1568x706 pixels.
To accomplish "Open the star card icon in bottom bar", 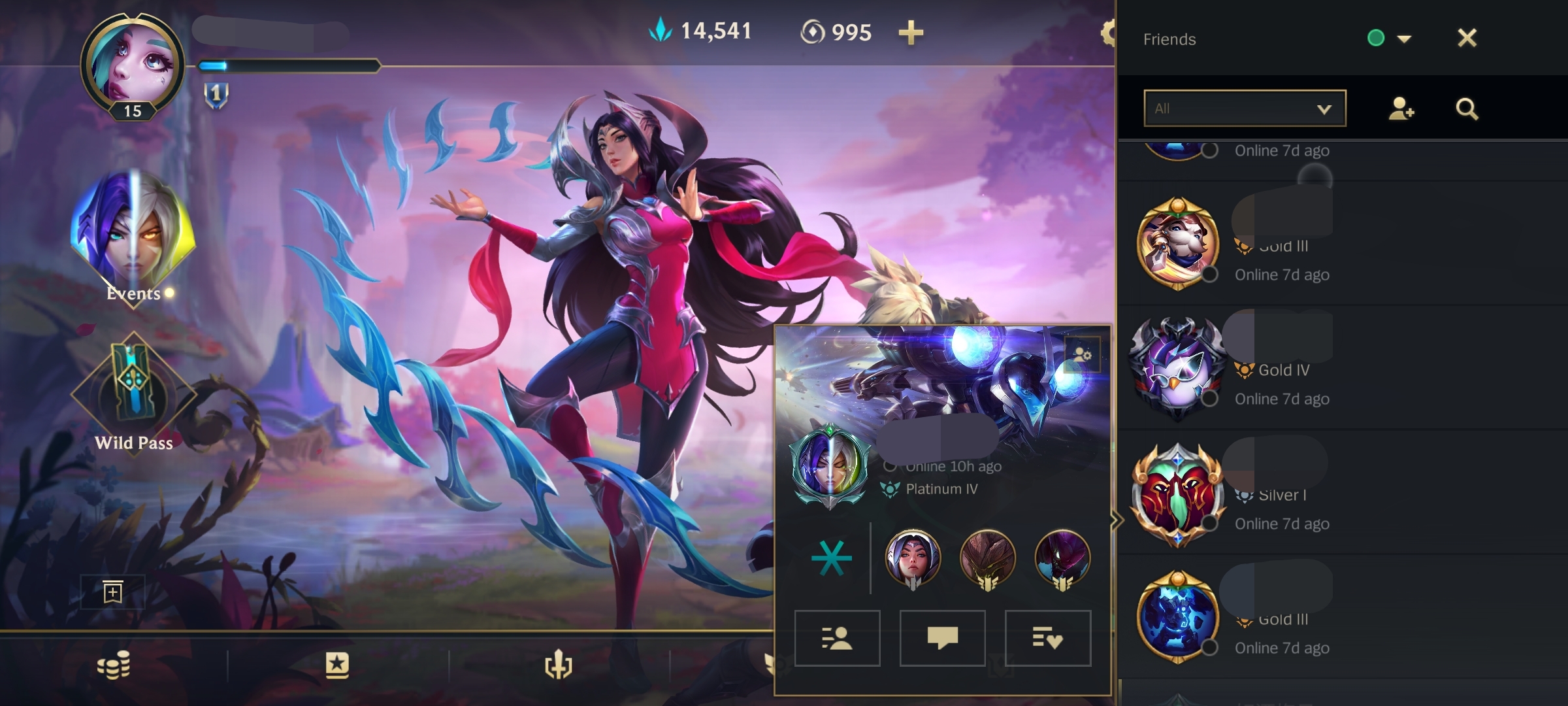I will pos(336,665).
